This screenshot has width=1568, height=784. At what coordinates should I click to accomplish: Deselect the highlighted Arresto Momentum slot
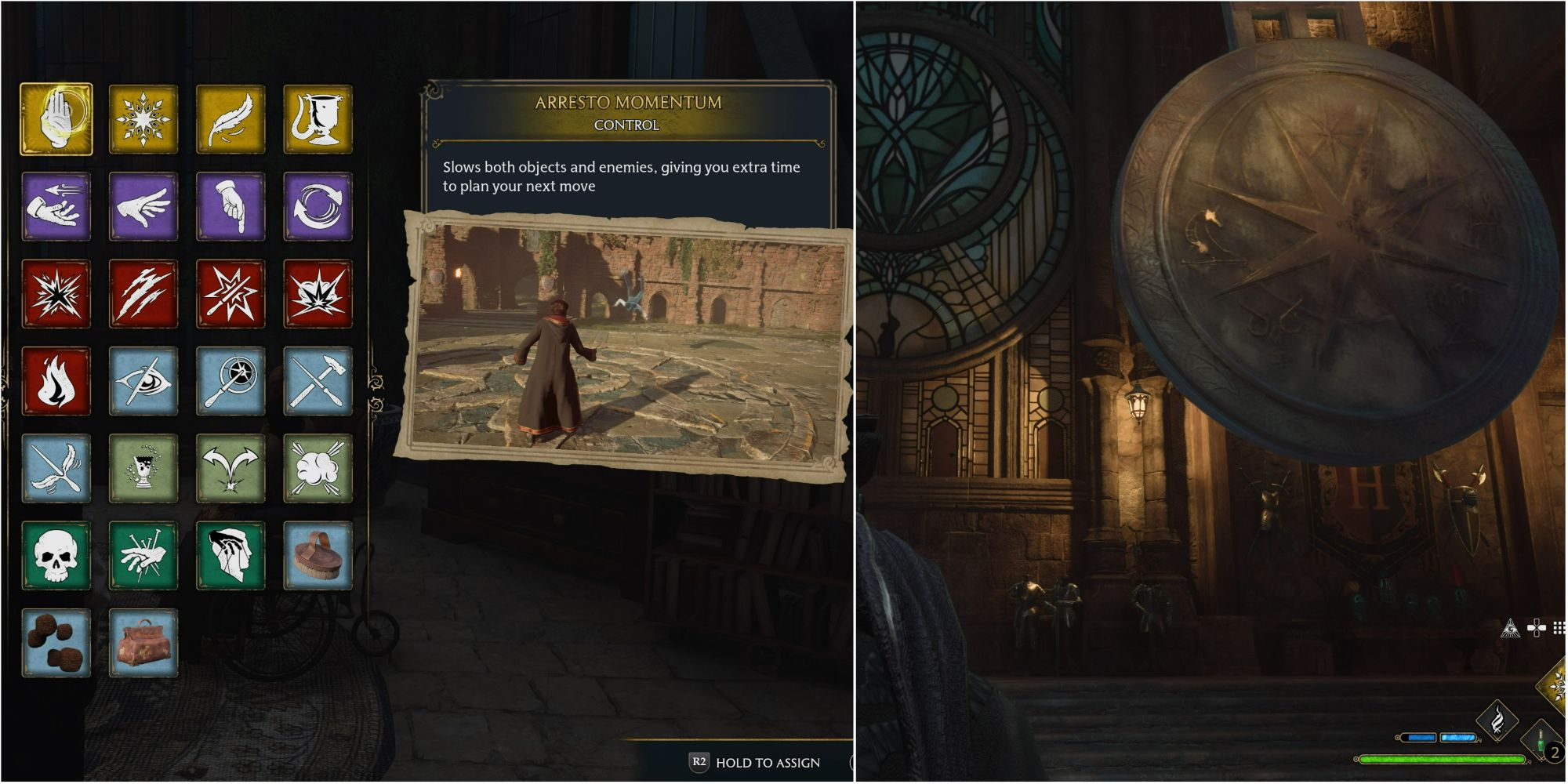tap(56, 118)
